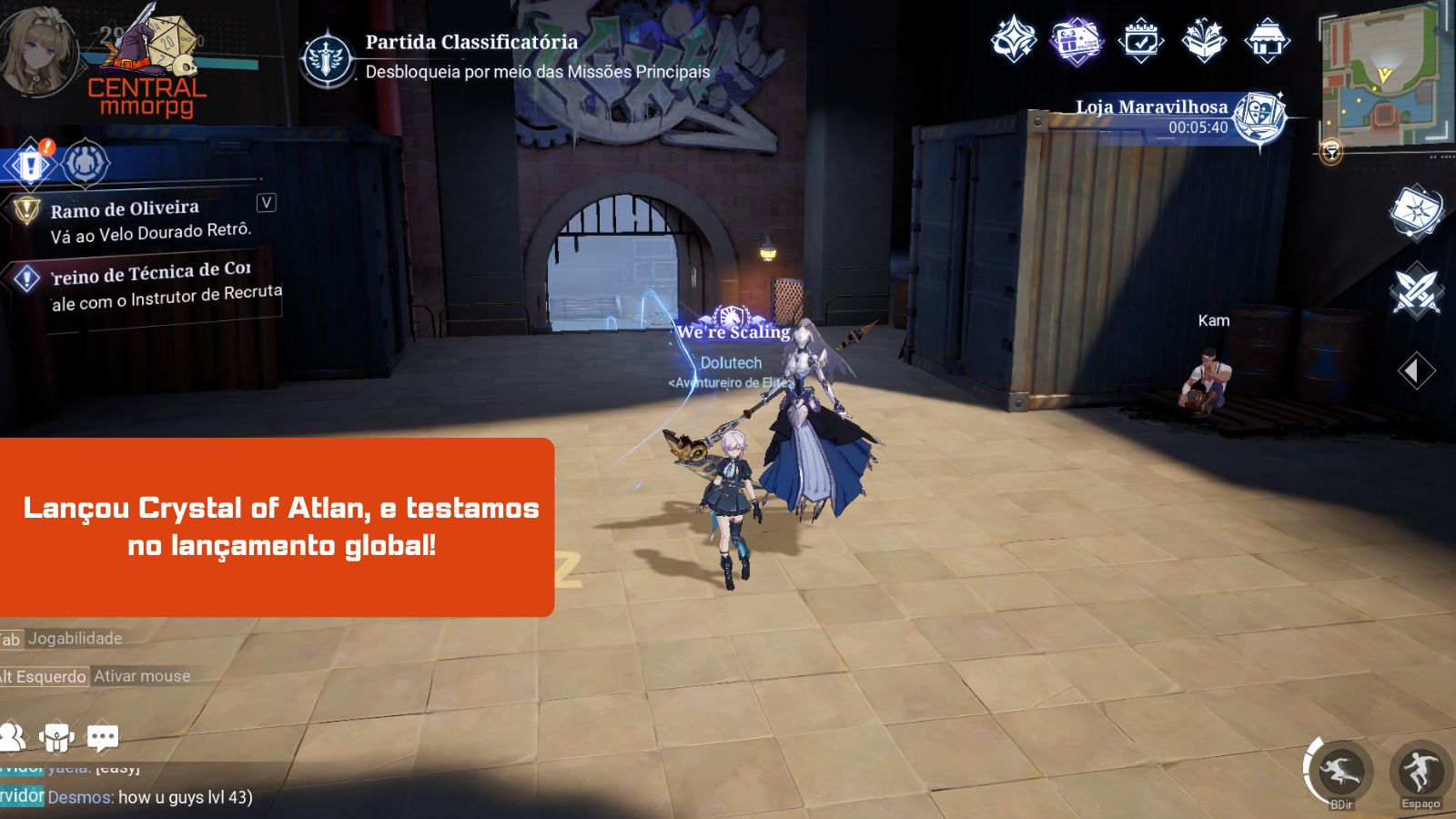Open the compass star card icon
The height and width of the screenshot is (819, 1456).
pyautogui.click(x=1416, y=213)
